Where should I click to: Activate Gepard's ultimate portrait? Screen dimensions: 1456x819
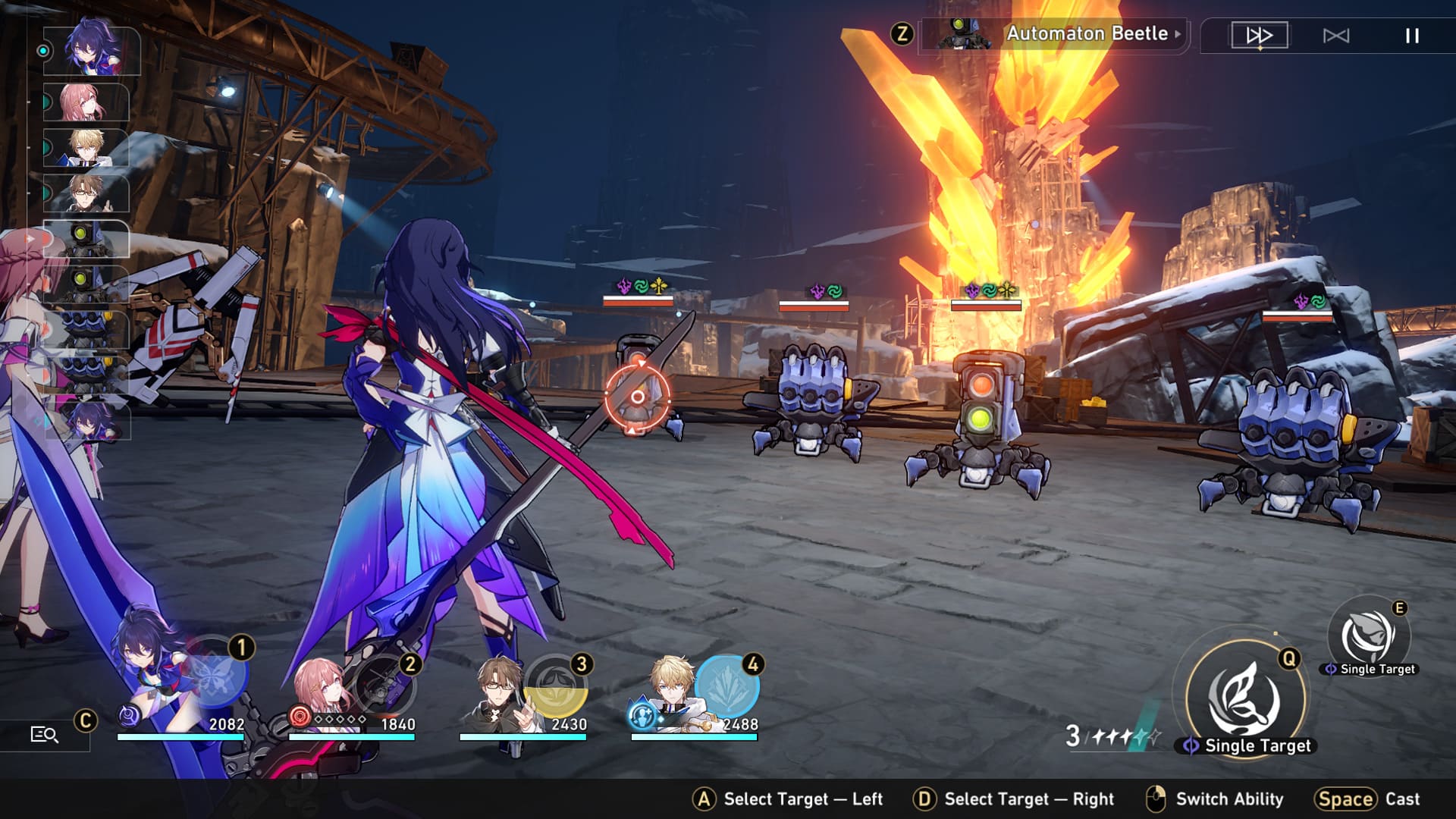click(x=726, y=685)
